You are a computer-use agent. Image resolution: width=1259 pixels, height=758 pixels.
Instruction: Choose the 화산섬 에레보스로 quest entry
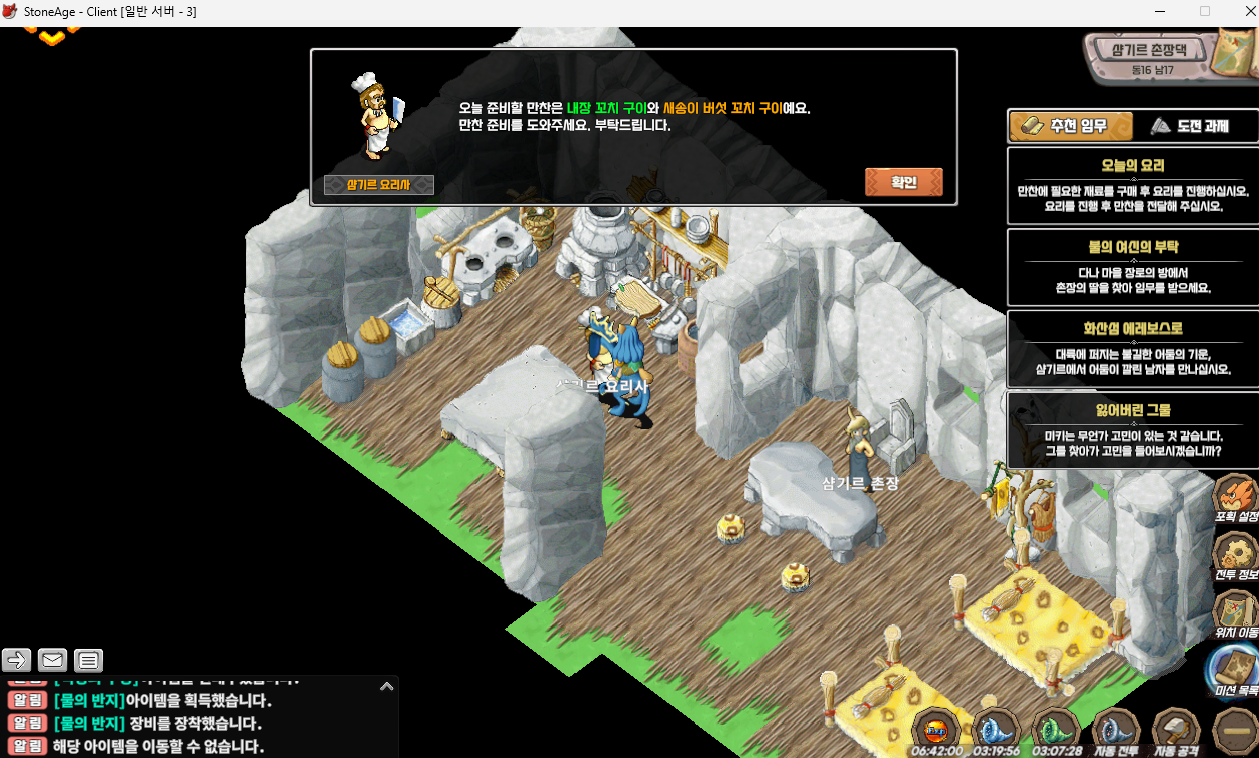click(1132, 348)
